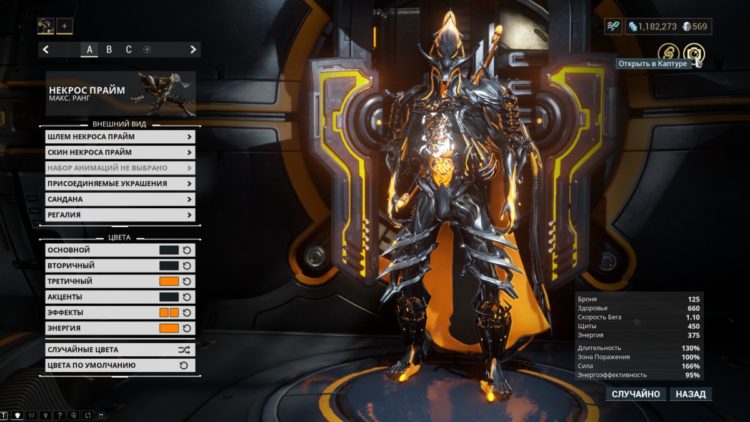This screenshot has height=422, width=750.
Task: Randomize colors with Случайные цвета
Action: (119, 350)
